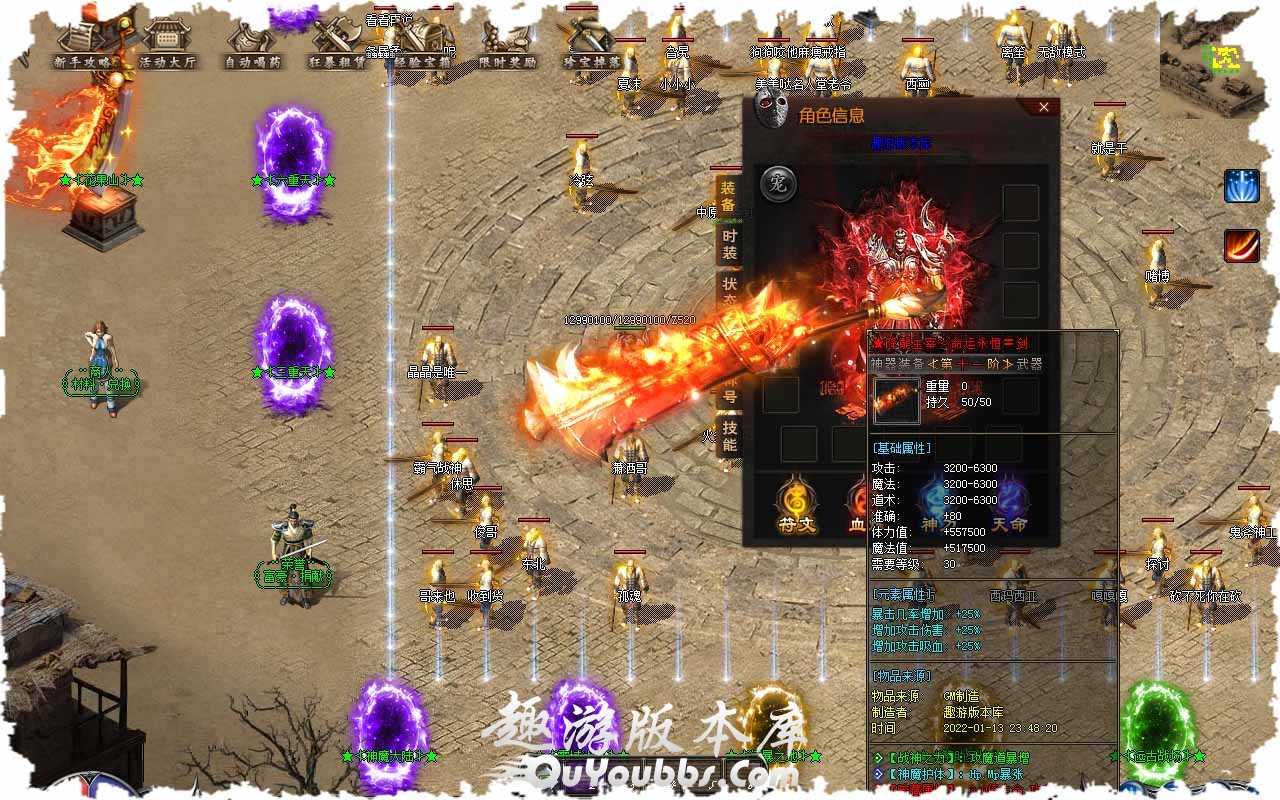The width and height of the screenshot is (1280, 800).
Task: Open the 符文 rune section
Action: [797, 505]
